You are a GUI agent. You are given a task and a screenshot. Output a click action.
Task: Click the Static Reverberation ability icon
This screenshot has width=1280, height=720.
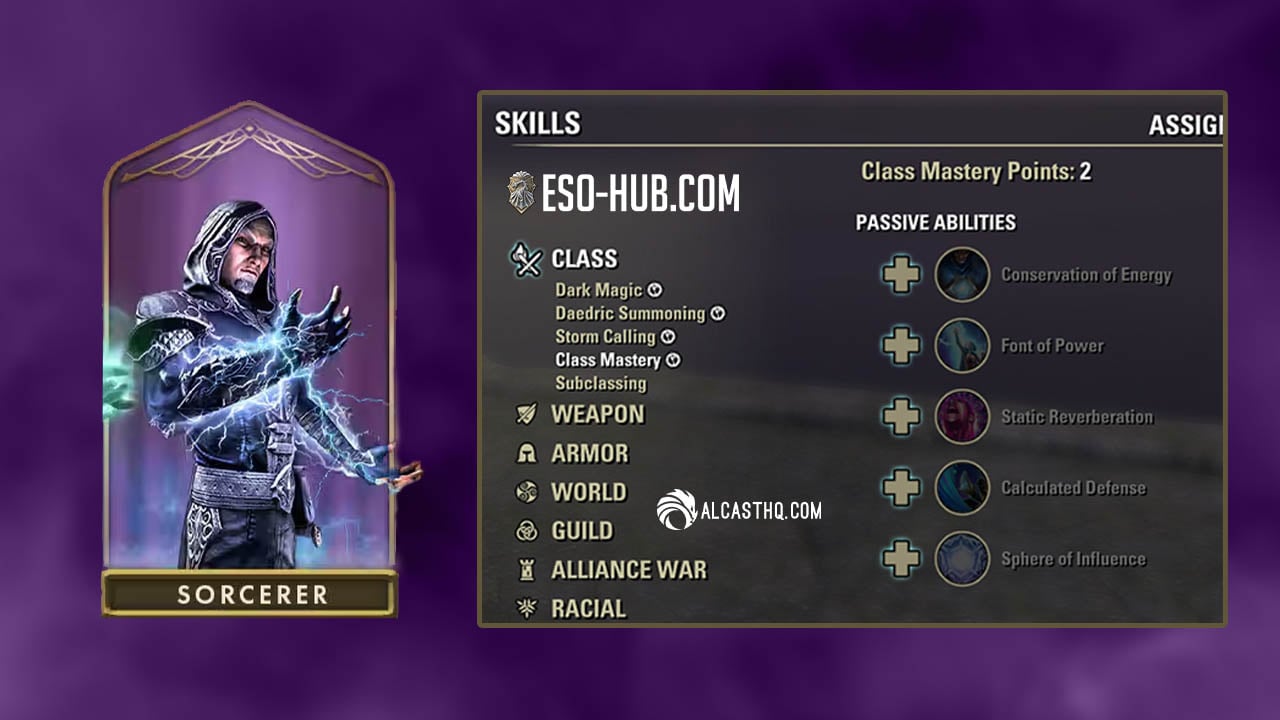point(962,417)
